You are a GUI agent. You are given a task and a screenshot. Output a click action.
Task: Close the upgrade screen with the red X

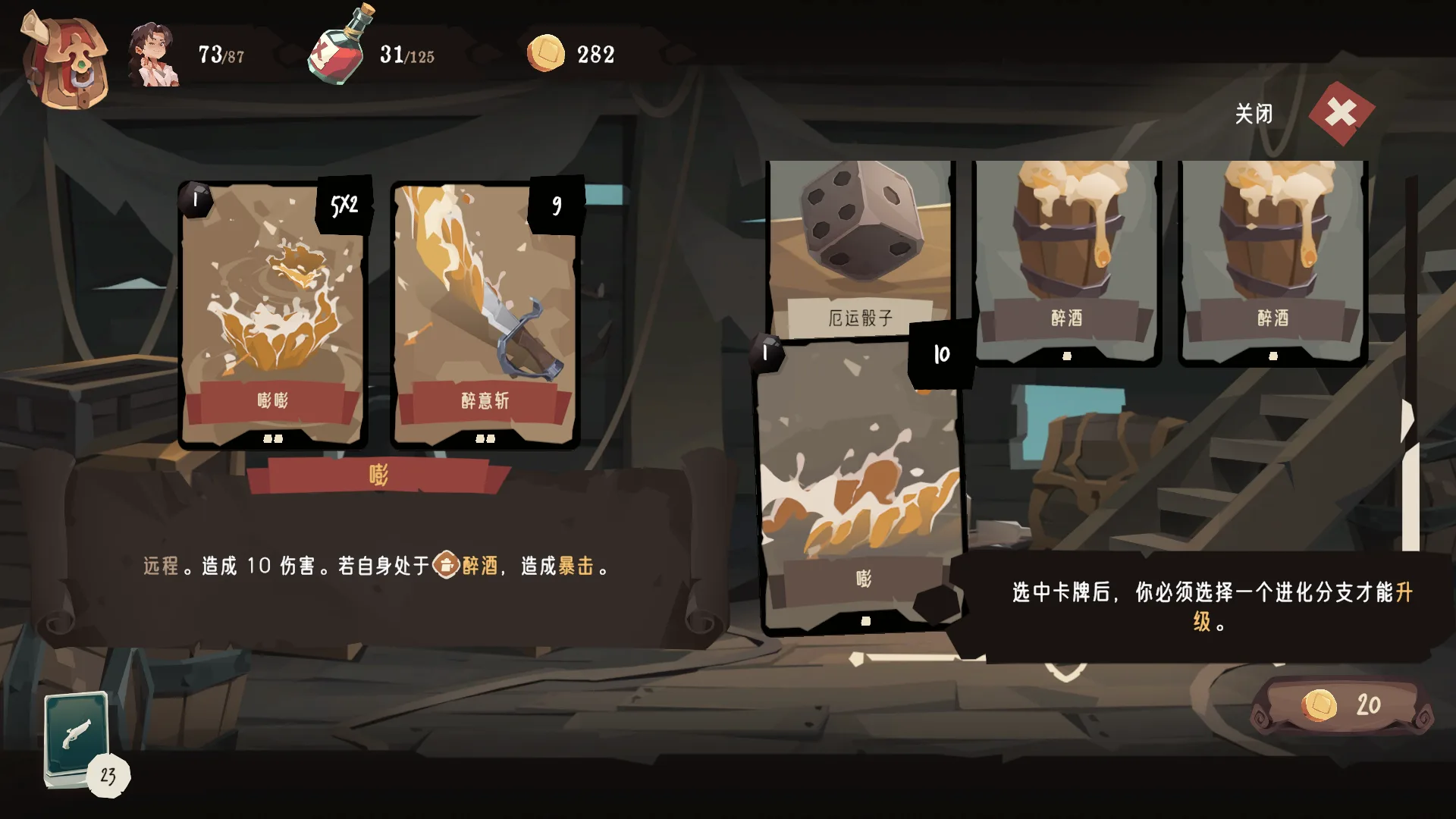coord(1341,114)
